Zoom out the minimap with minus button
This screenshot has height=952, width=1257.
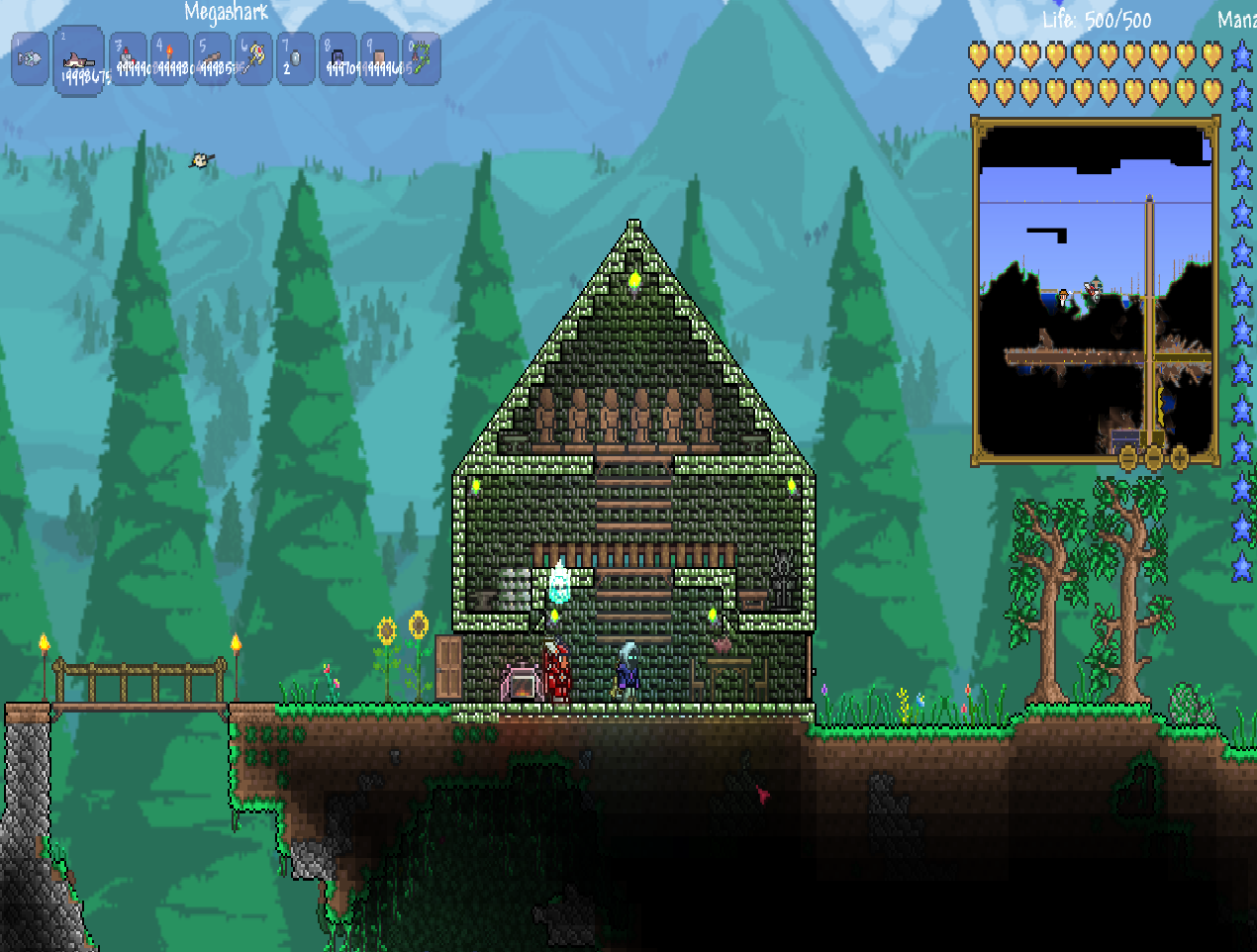tap(1154, 458)
